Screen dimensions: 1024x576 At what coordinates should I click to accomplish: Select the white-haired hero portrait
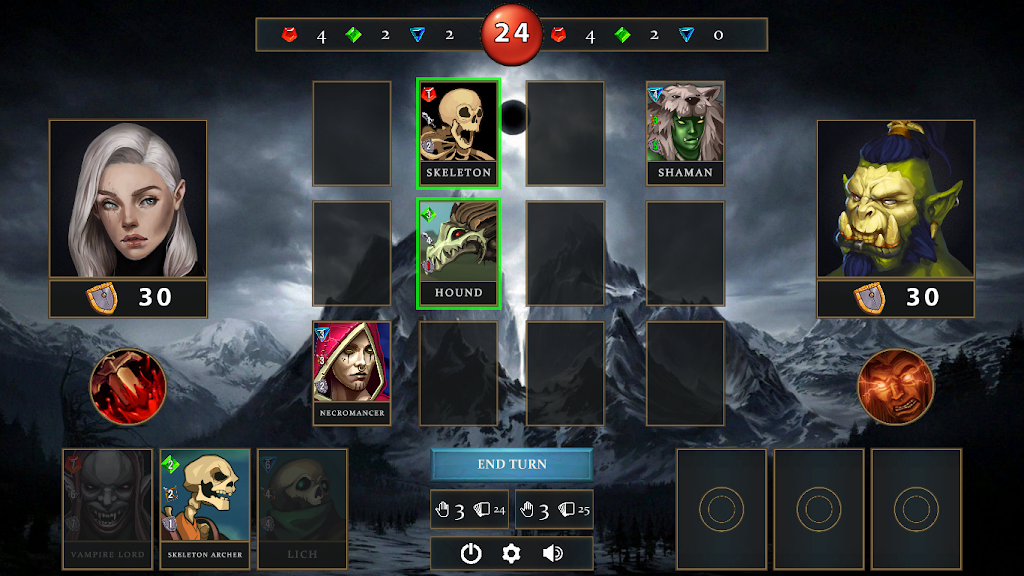128,200
